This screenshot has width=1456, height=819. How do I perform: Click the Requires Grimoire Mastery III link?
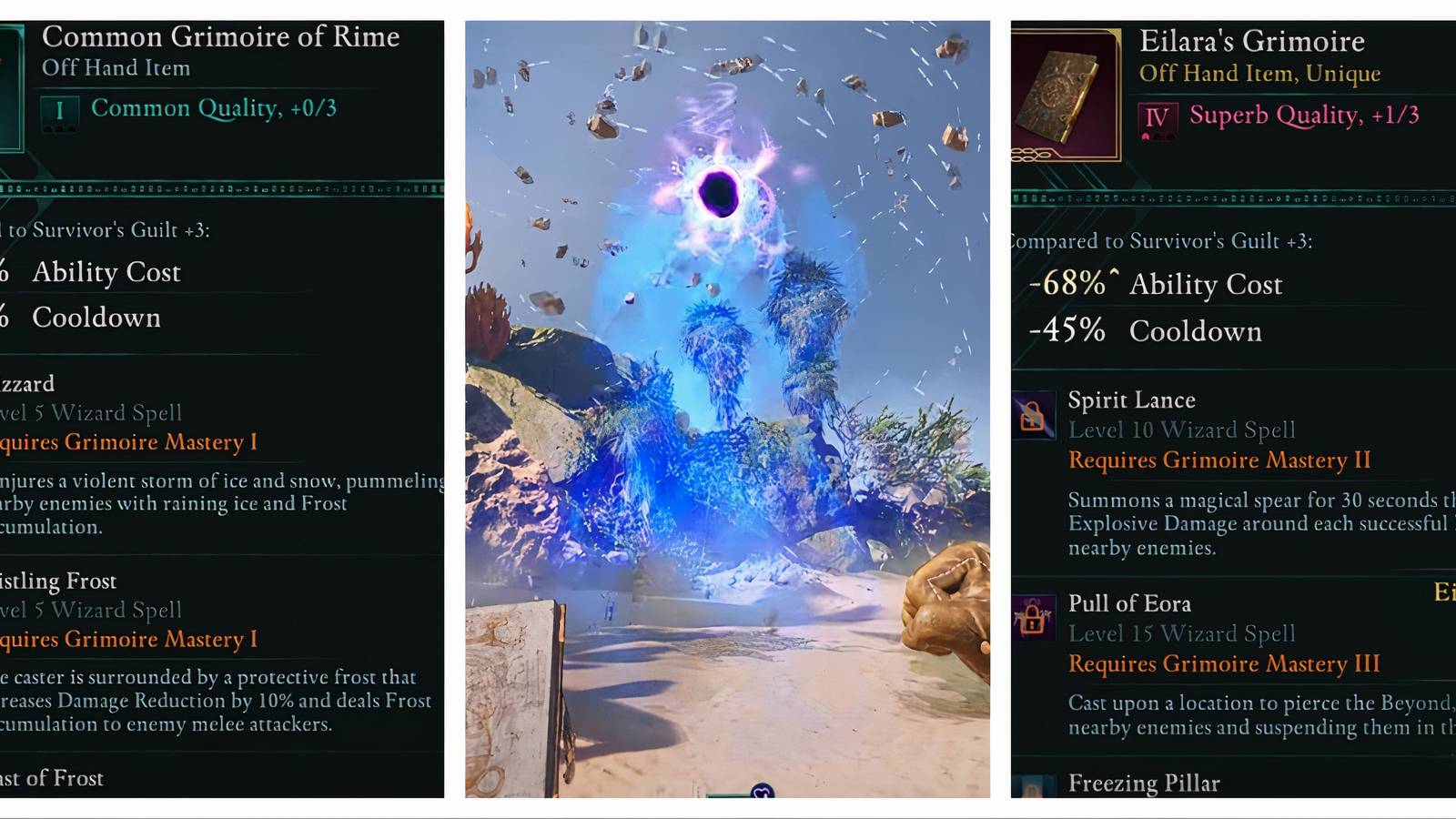pyautogui.click(x=1223, y=664)
